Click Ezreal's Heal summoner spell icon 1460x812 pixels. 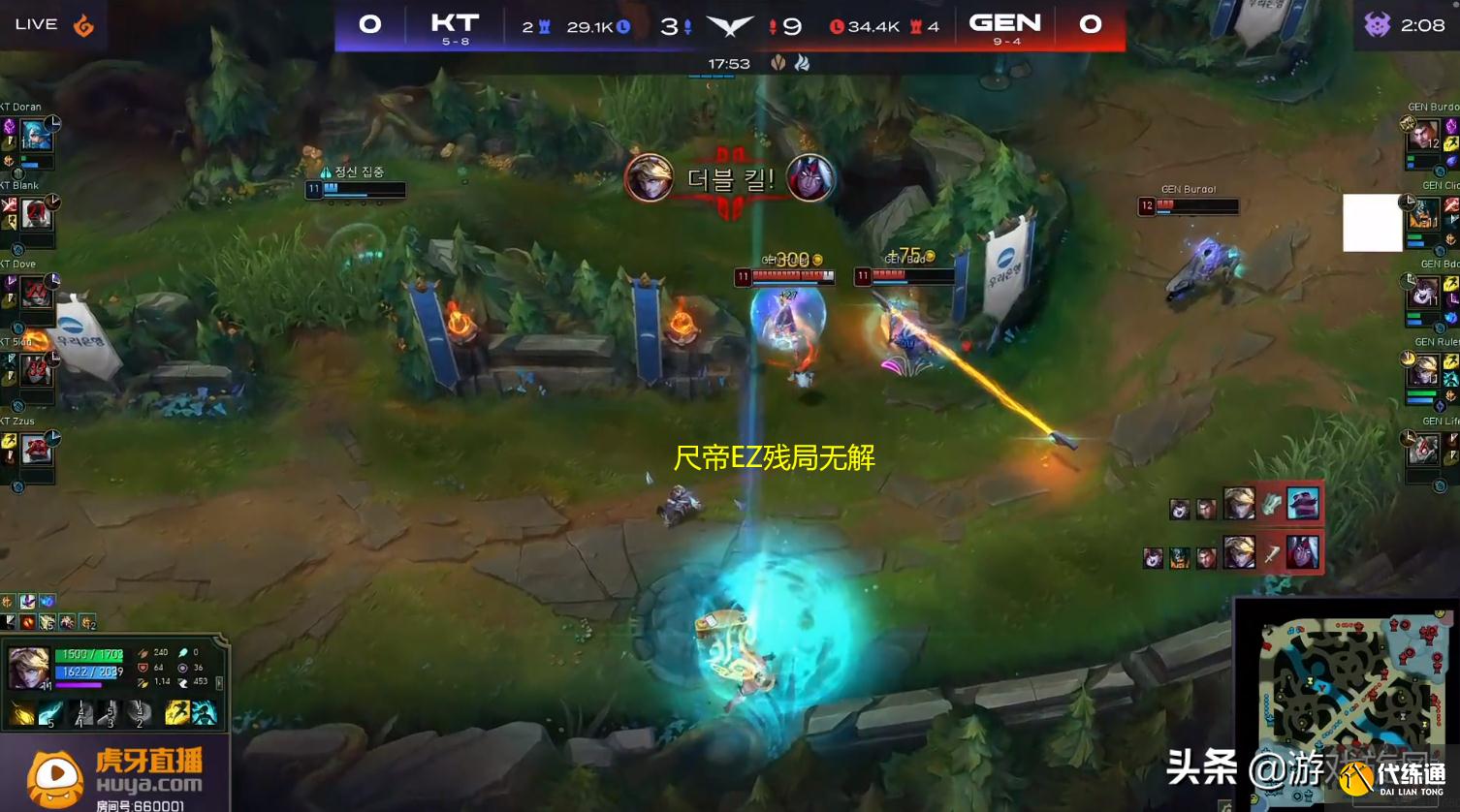pos(206,713)
